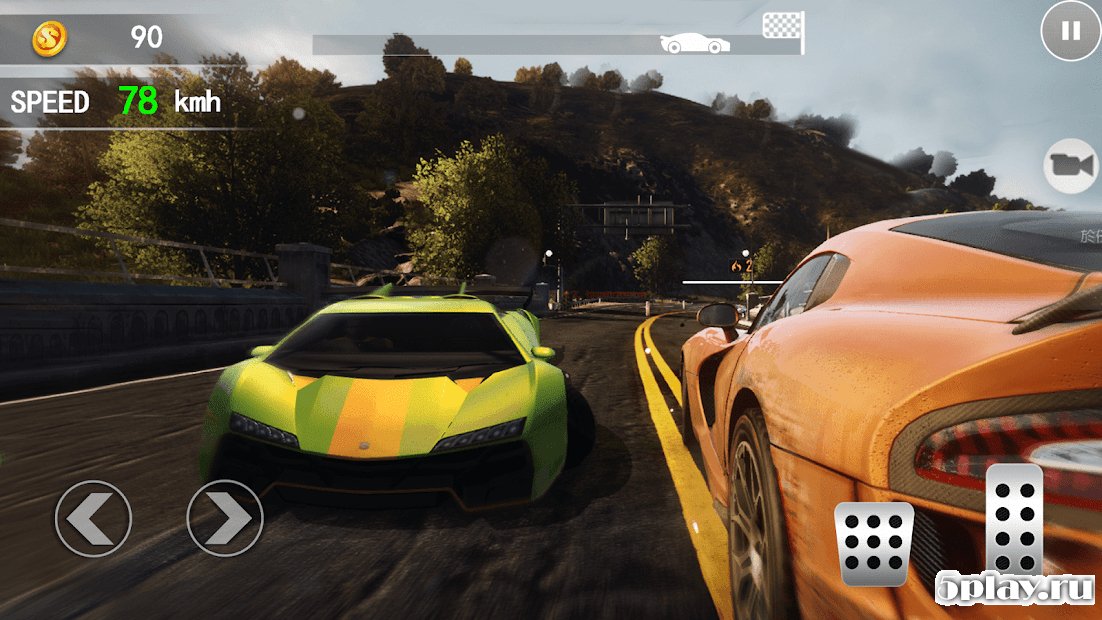Switch the camera view
1102x620 pixels.
coord(1070,166)
